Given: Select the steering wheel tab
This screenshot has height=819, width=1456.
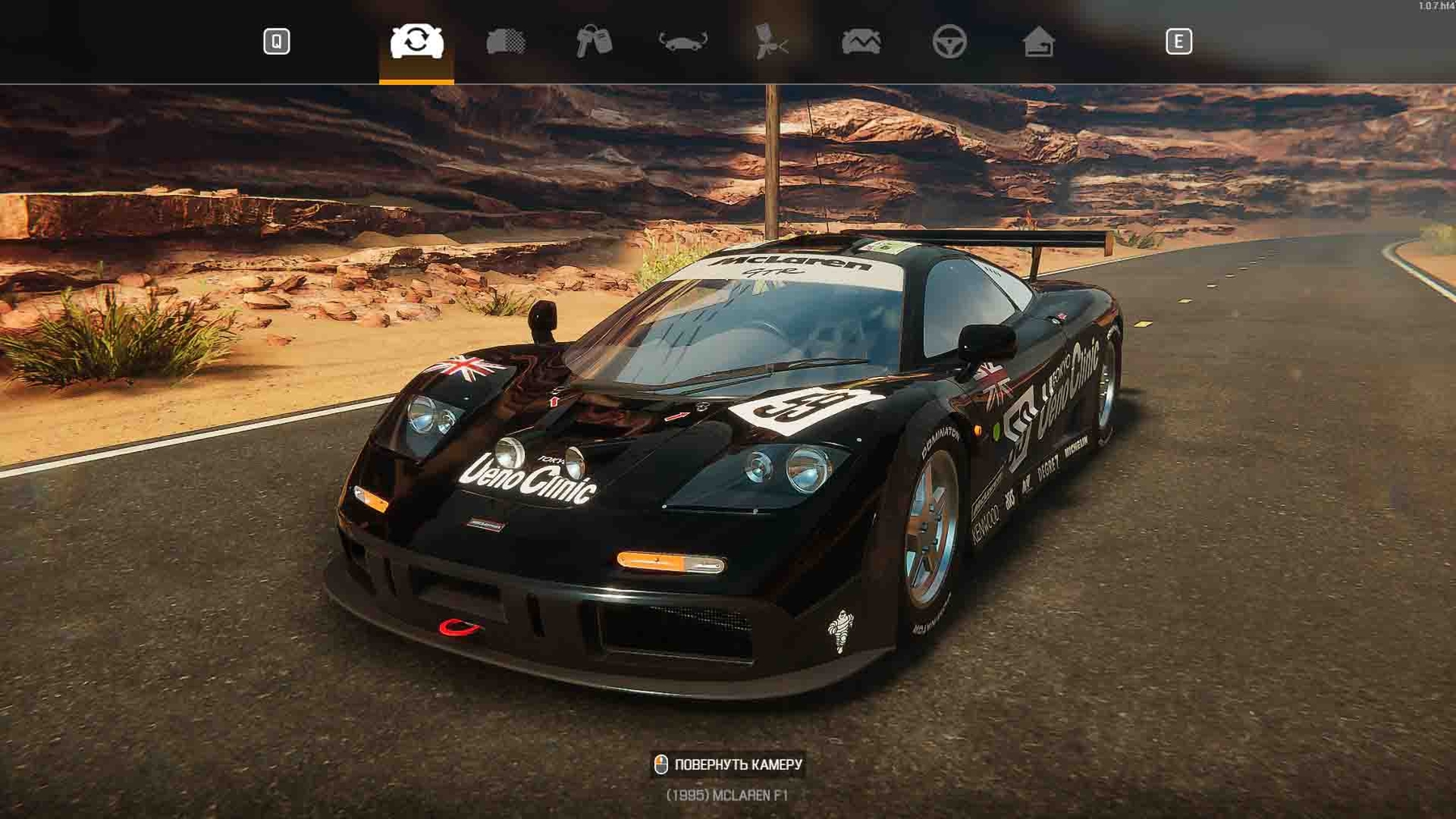Looking at the screenshot, I should click(x=949, y=41).
